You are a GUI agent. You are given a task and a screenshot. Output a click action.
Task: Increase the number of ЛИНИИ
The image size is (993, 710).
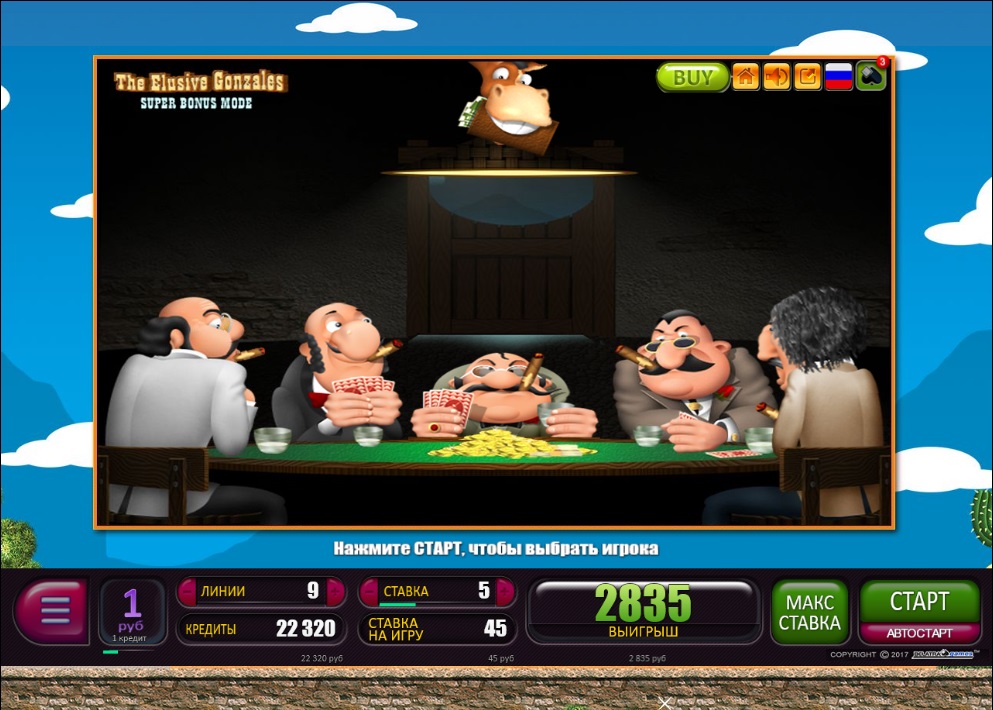336,591
